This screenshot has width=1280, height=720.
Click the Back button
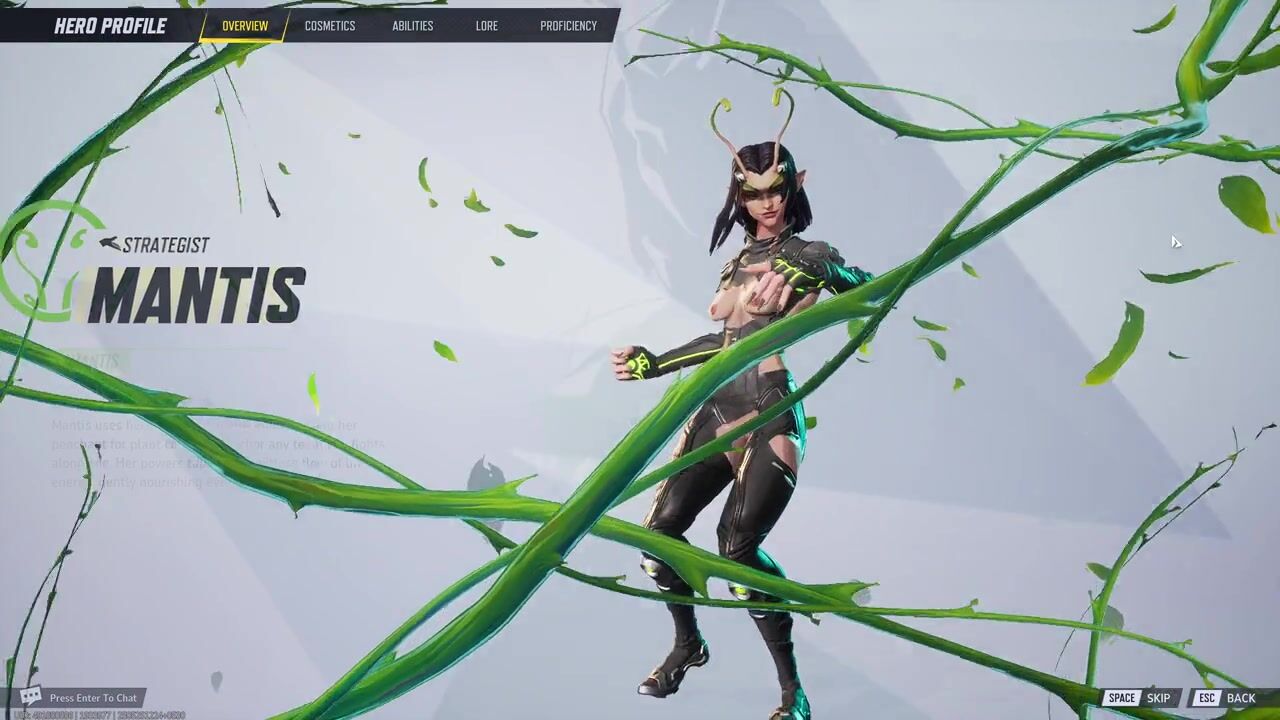[x=1226, y=698]
